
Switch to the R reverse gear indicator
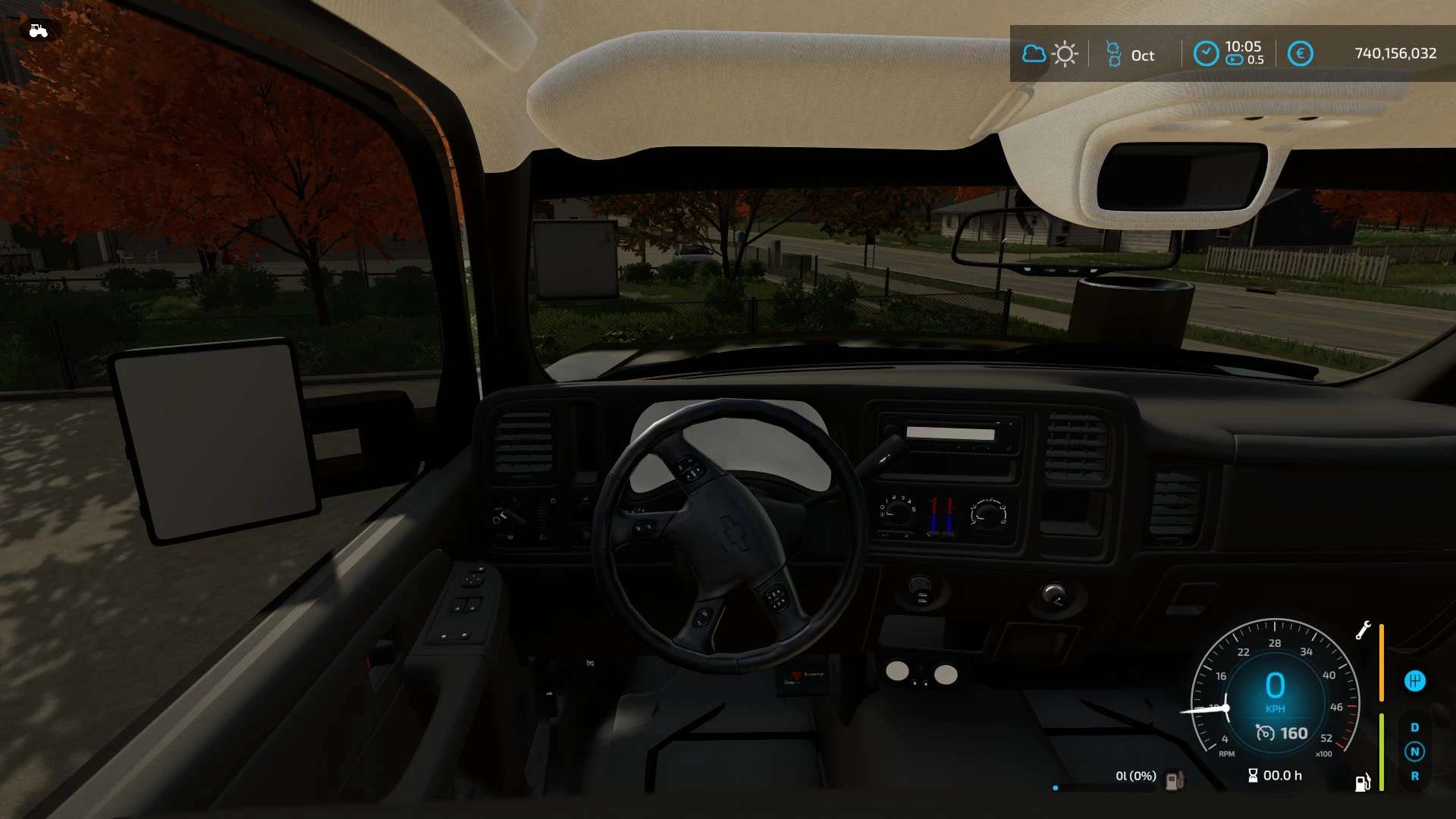pos(1414,776)
